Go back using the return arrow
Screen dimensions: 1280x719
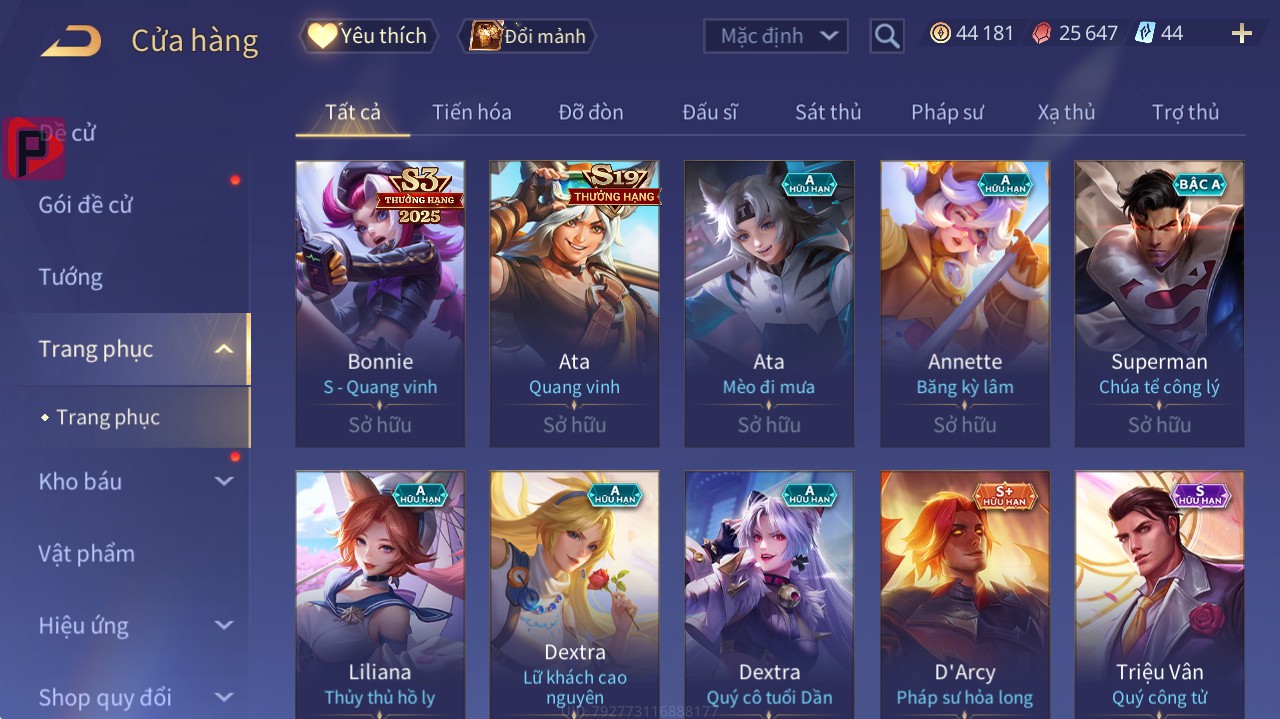pyautogui.click(x=71, y=41)
